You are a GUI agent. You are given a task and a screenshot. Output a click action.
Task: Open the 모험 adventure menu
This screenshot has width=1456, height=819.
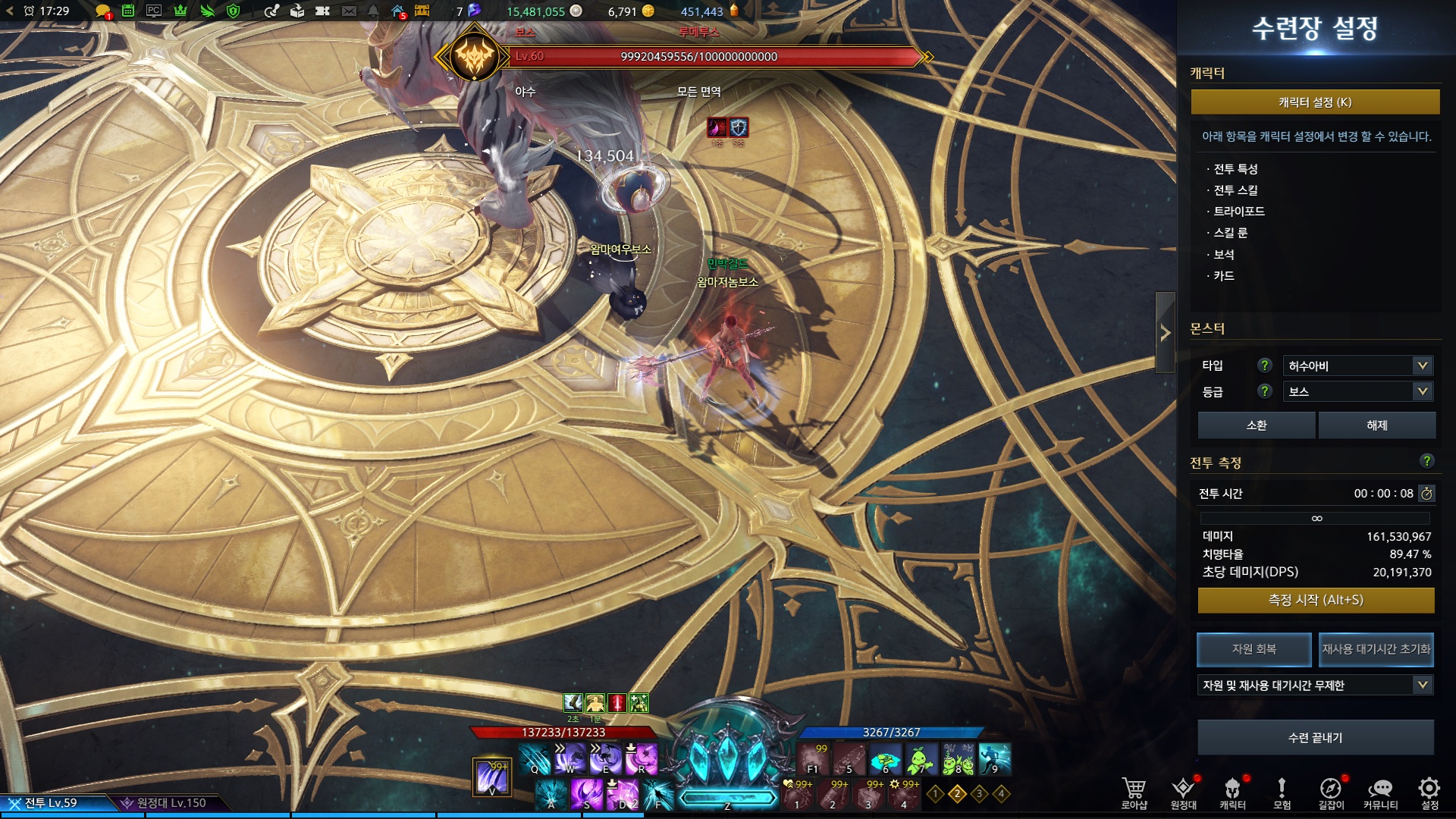pyautogui.click(x=1282, y=792)
